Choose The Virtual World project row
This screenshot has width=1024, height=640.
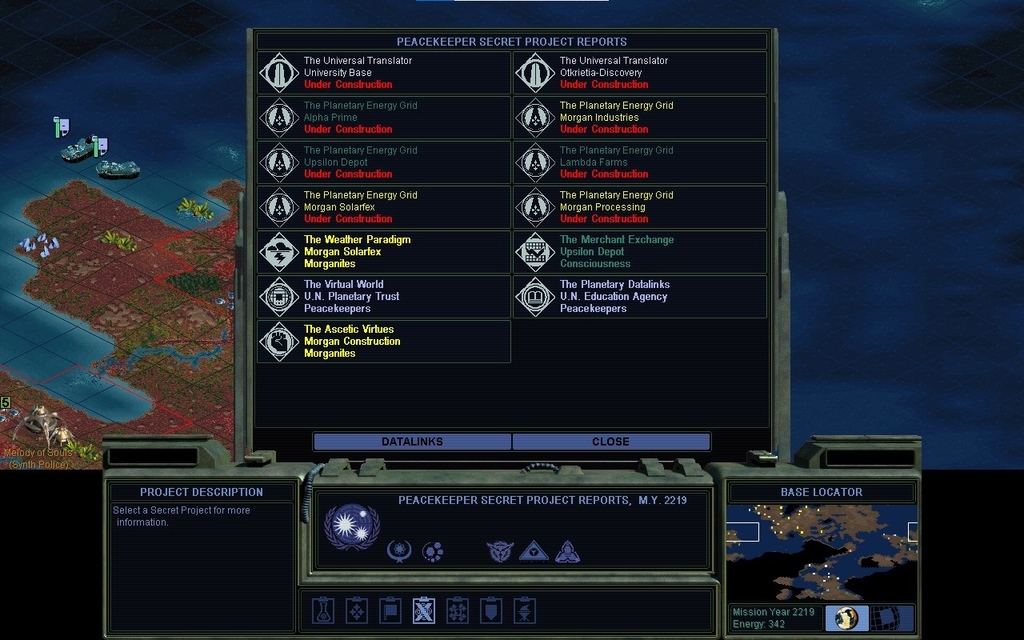point(384,297)
